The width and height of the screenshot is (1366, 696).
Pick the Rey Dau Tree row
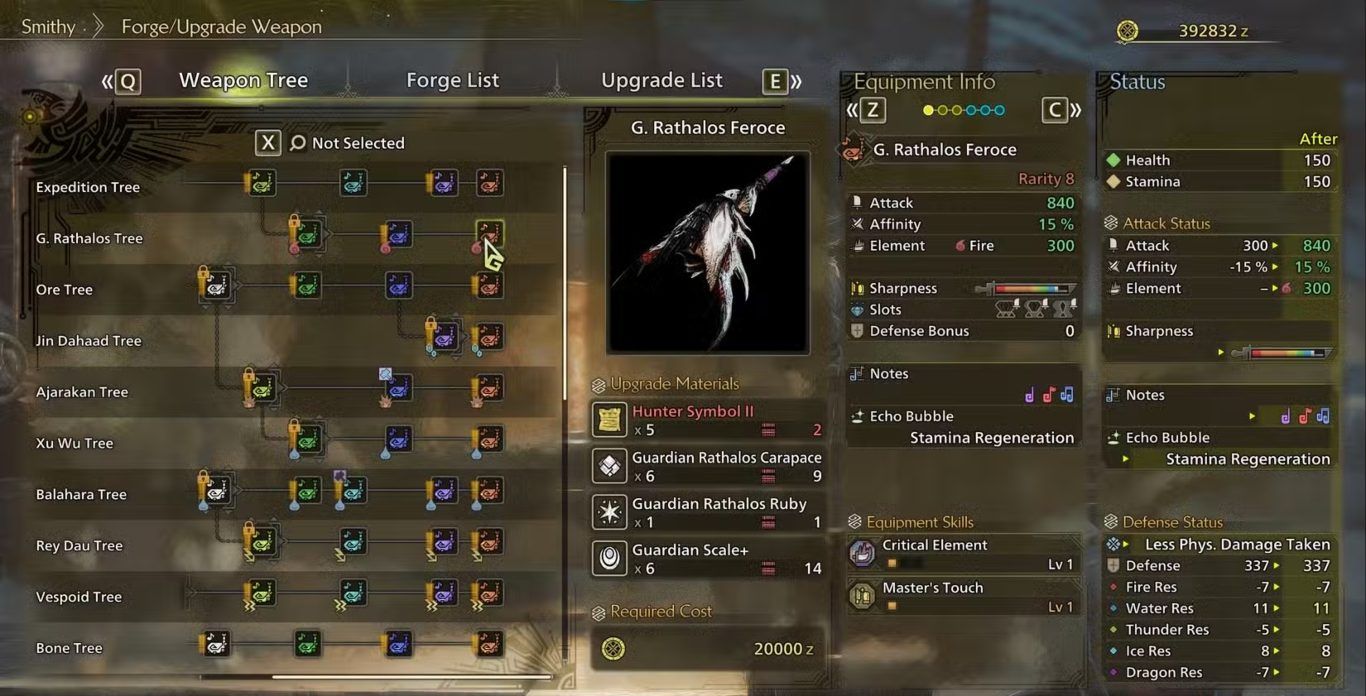coord(79,546)
